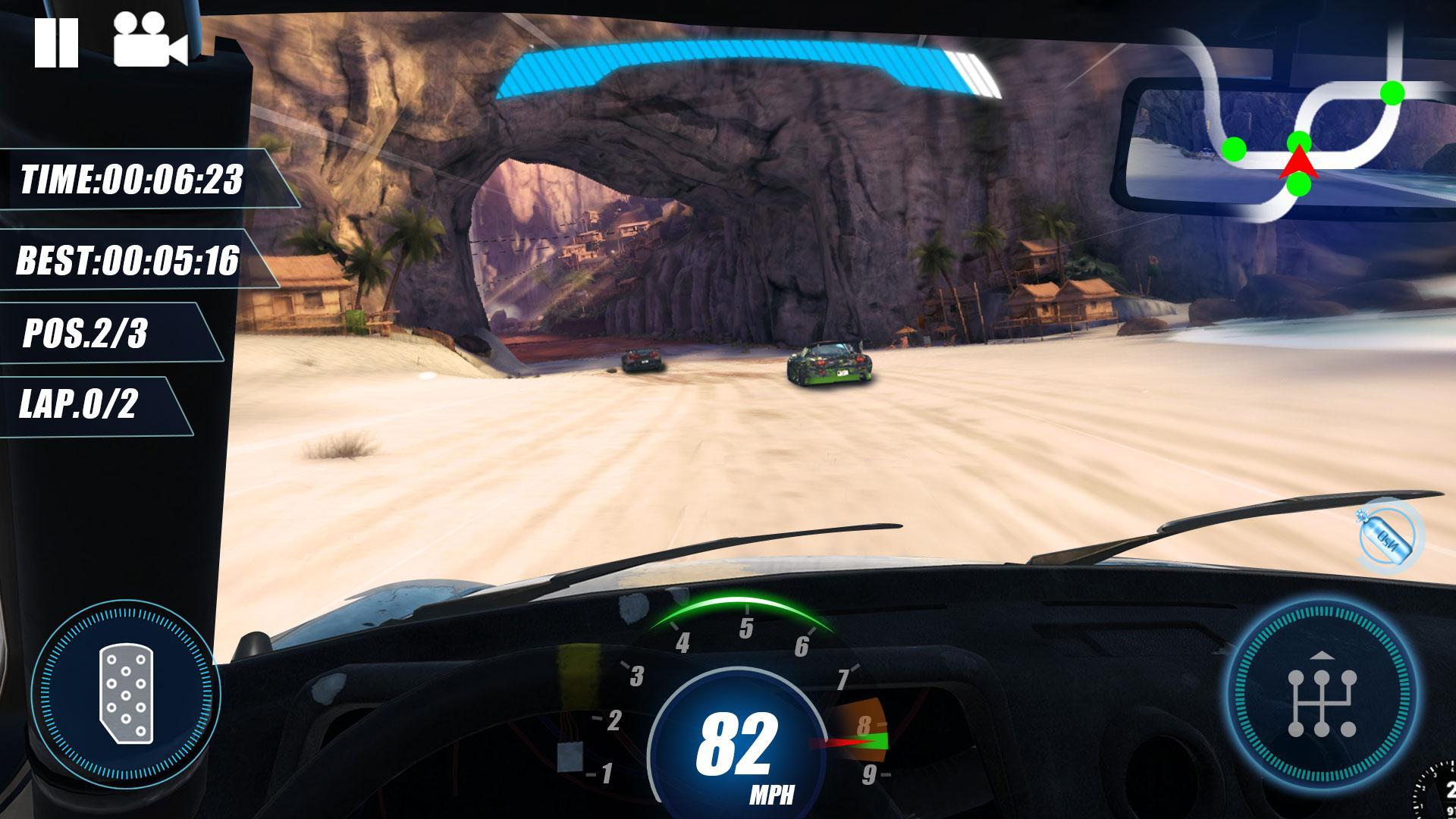This screenshot has height=819, width=1456.
Task: Pause the race
Action: pyautogui.click(x=56, y=43)
